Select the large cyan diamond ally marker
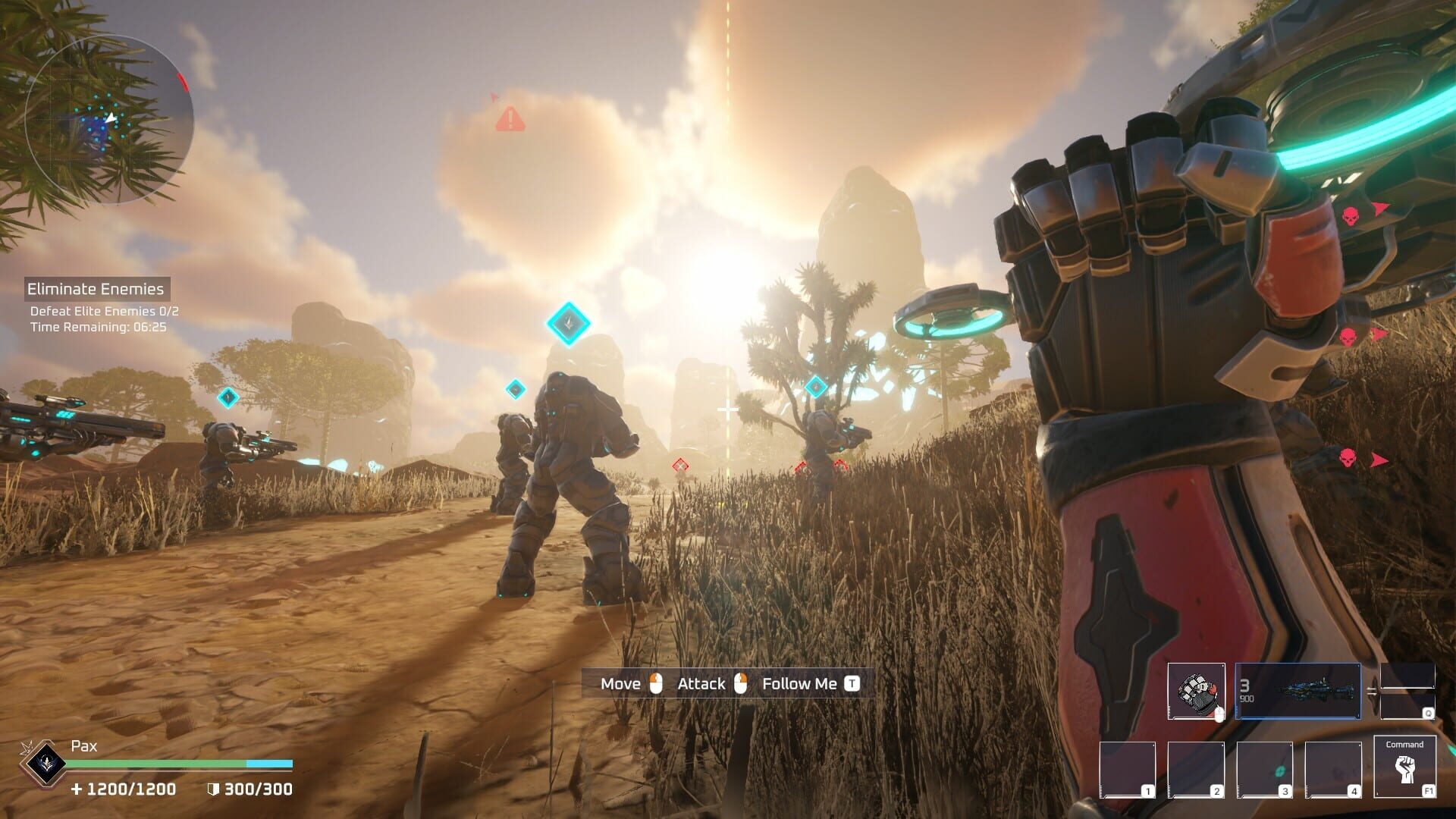Viewport: 1456px width, 819px height. click(568, 323)
